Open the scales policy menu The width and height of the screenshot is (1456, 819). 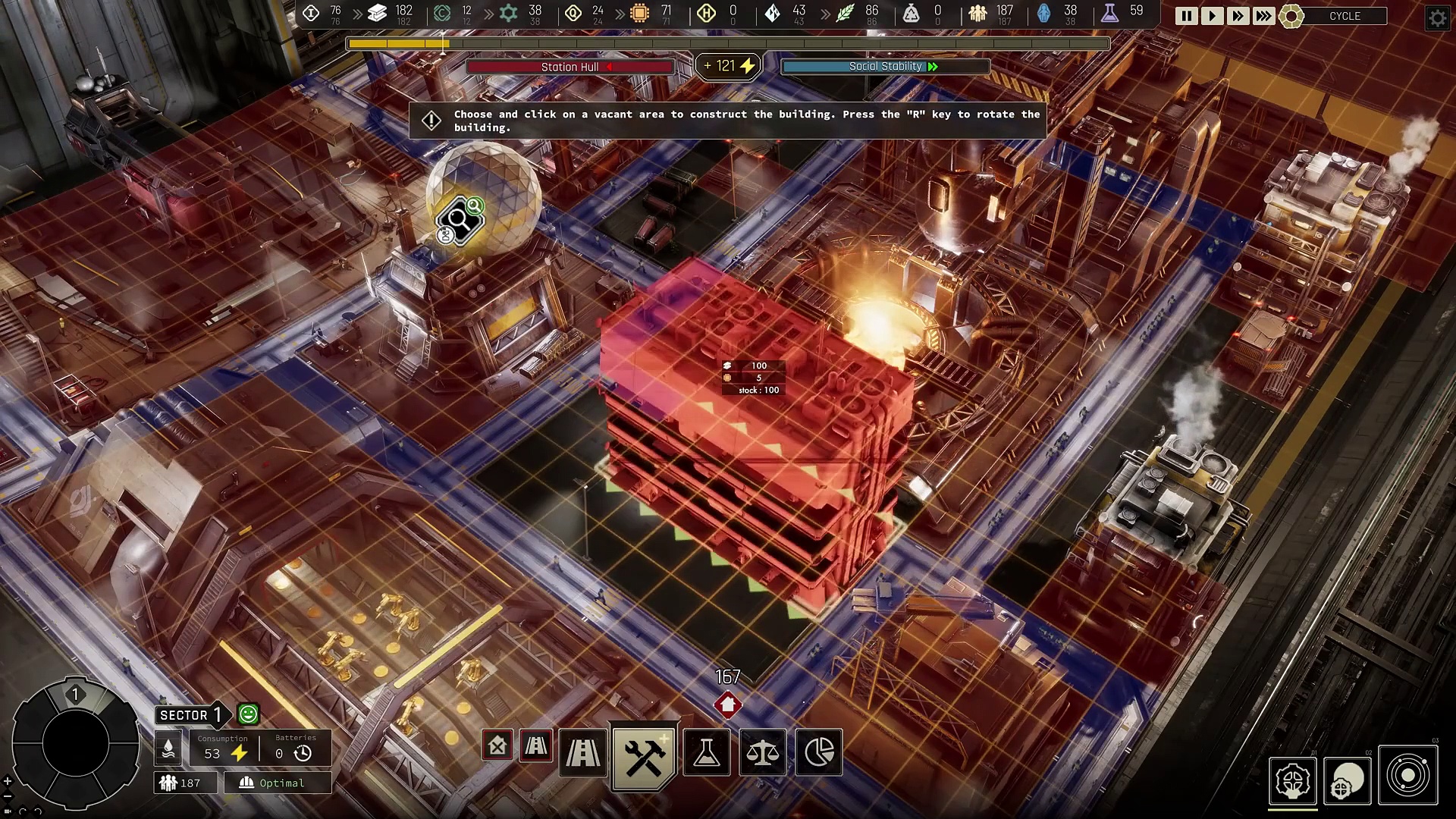pos(762,752)
